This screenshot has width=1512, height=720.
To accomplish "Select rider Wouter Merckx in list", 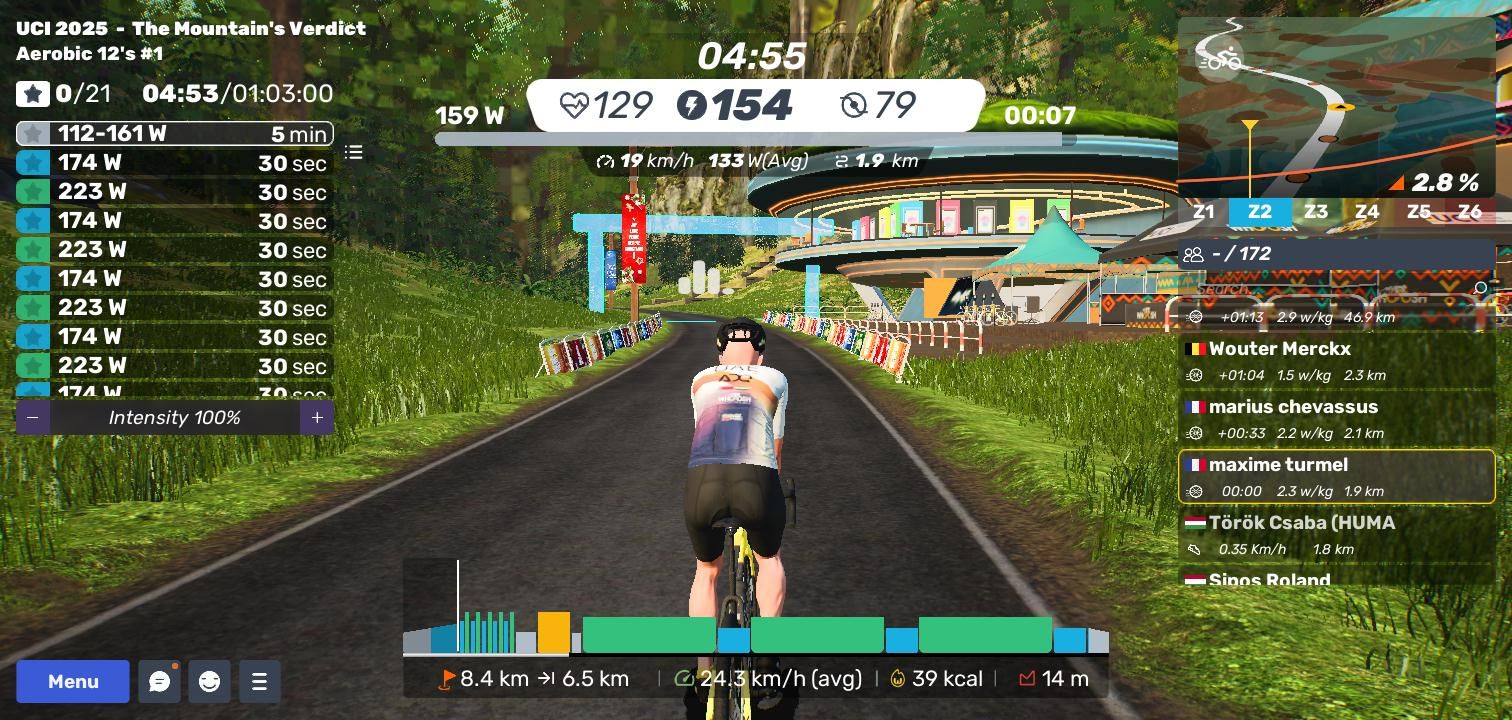I will [1336, 361].
